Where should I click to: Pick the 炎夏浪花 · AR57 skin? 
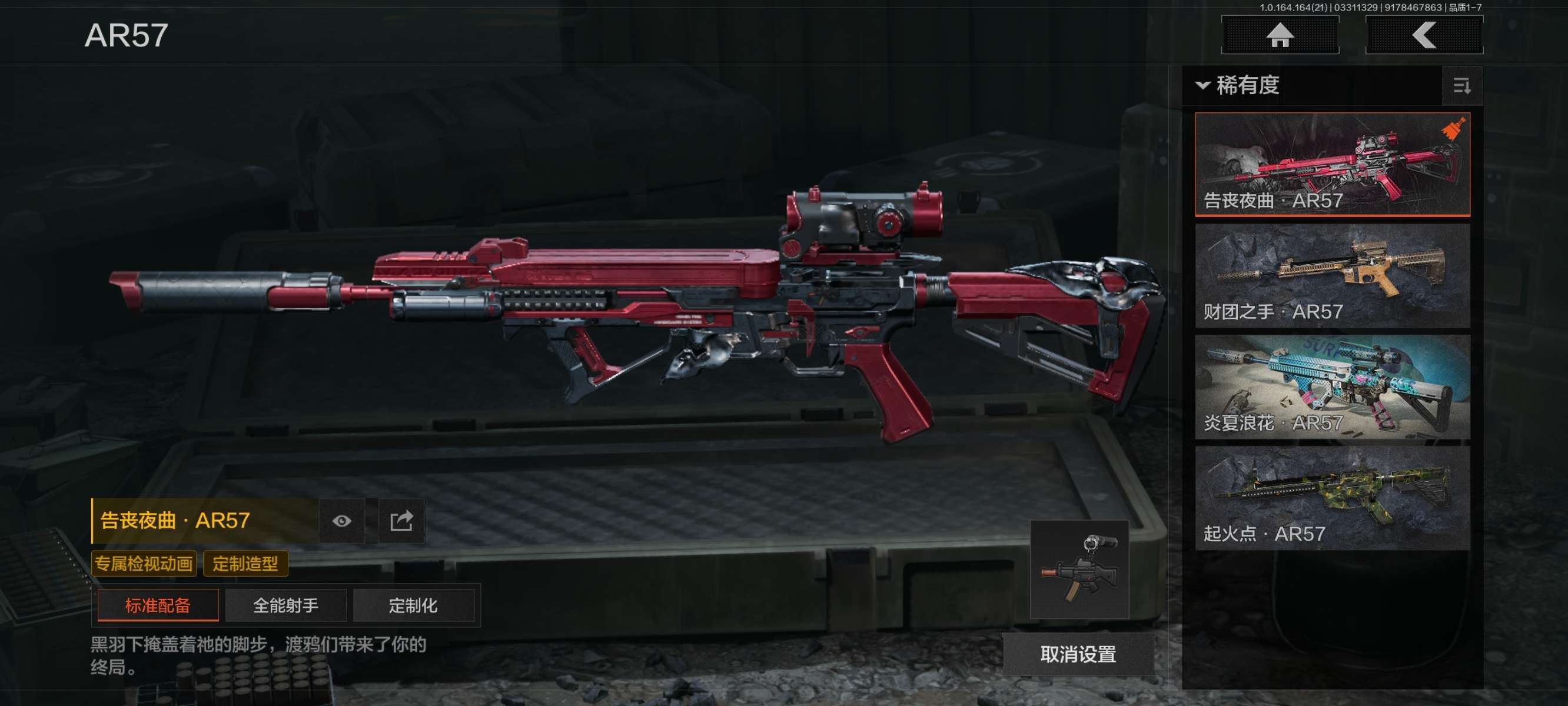(x=1333, y=387)
